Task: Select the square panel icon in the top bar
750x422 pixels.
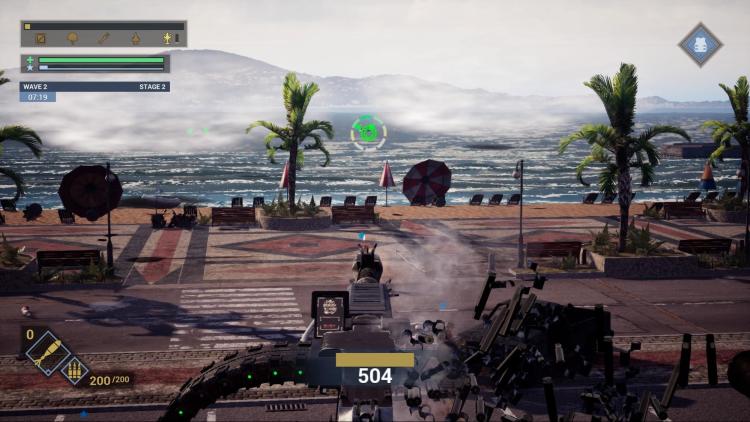Action: click(41, 38)
